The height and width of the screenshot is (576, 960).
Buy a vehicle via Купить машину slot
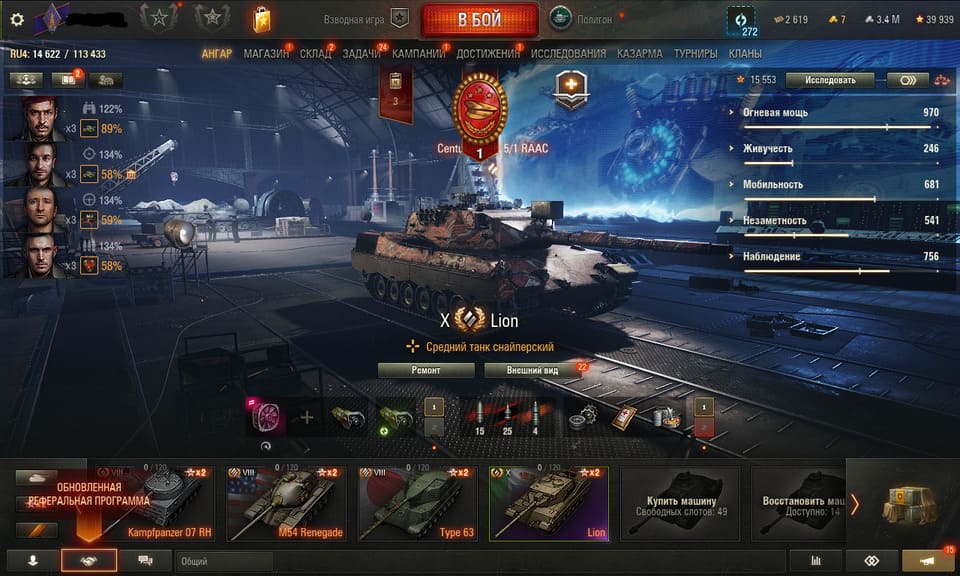tap(682, 503)
